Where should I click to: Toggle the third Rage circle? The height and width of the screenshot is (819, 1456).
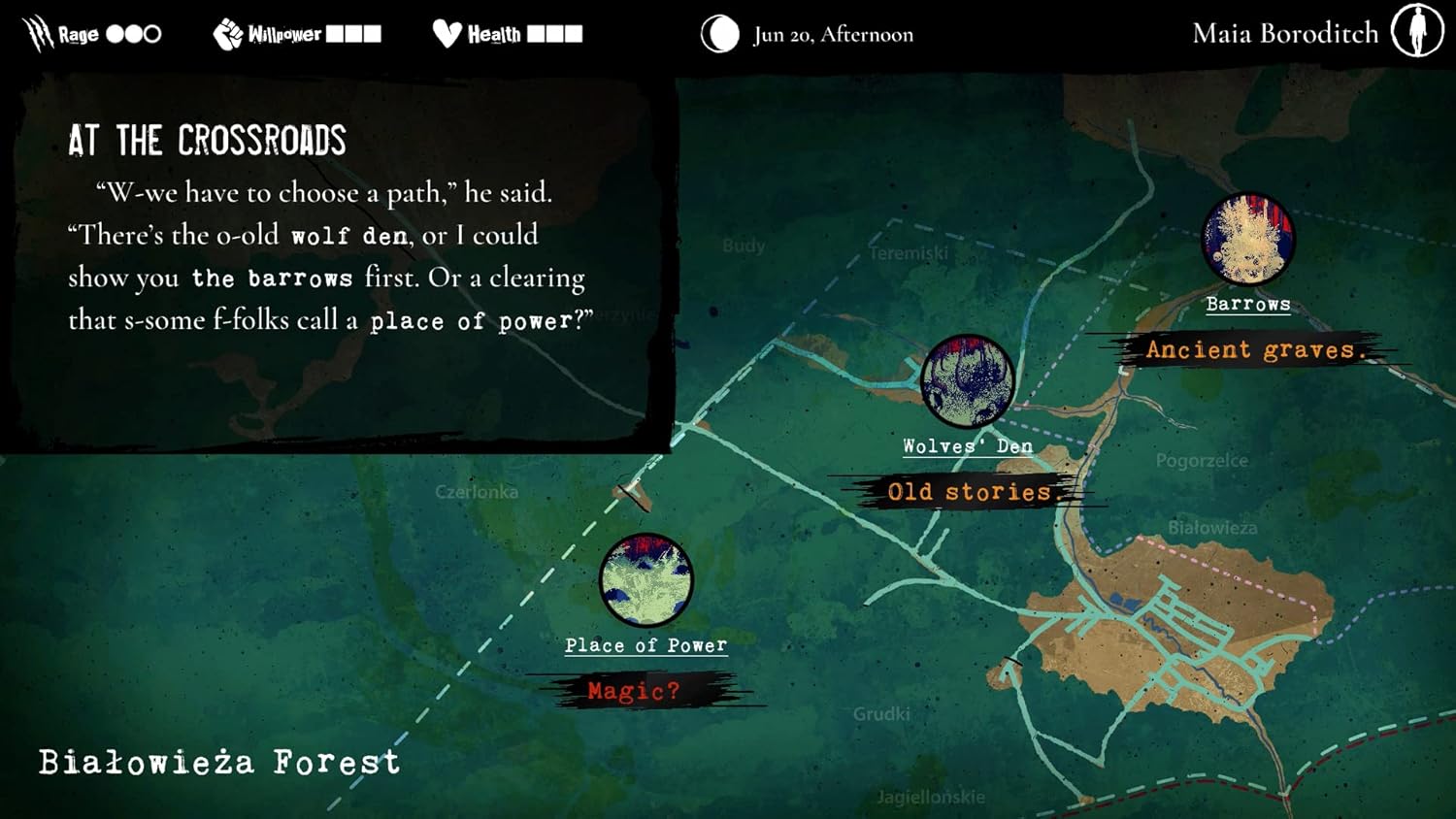tap(153, 33)
